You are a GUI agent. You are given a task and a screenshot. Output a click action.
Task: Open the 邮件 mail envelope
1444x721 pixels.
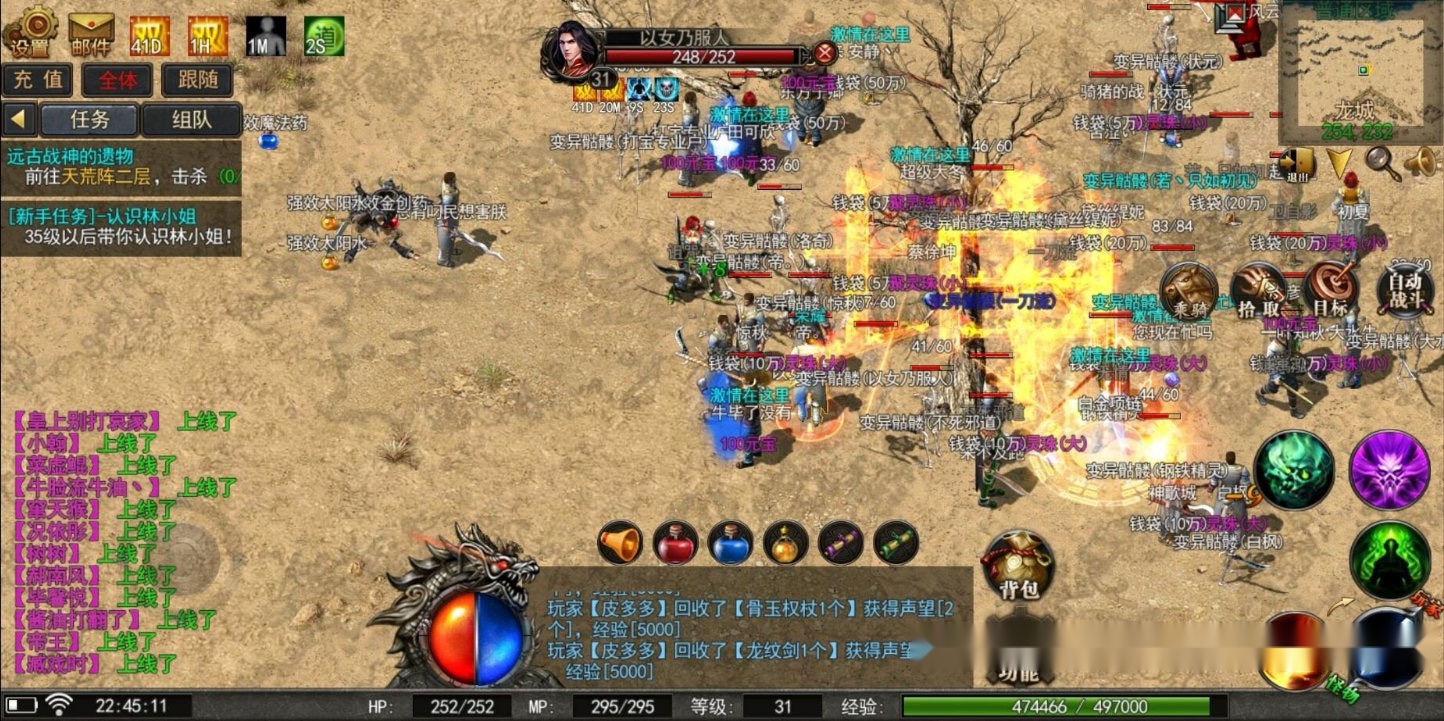point(91,33)
